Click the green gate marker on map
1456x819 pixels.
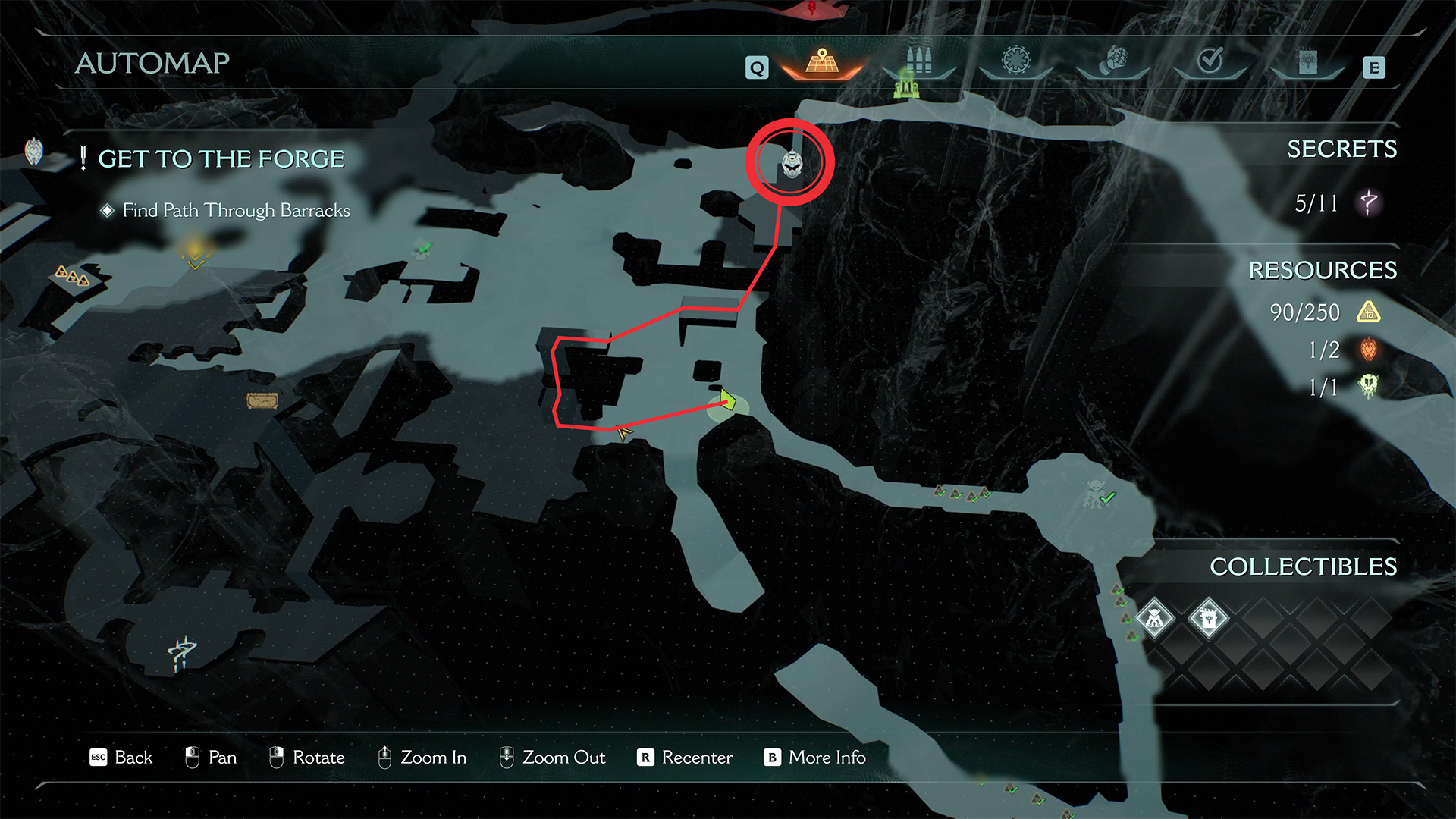pyautogui.click(x=906, y=85)
